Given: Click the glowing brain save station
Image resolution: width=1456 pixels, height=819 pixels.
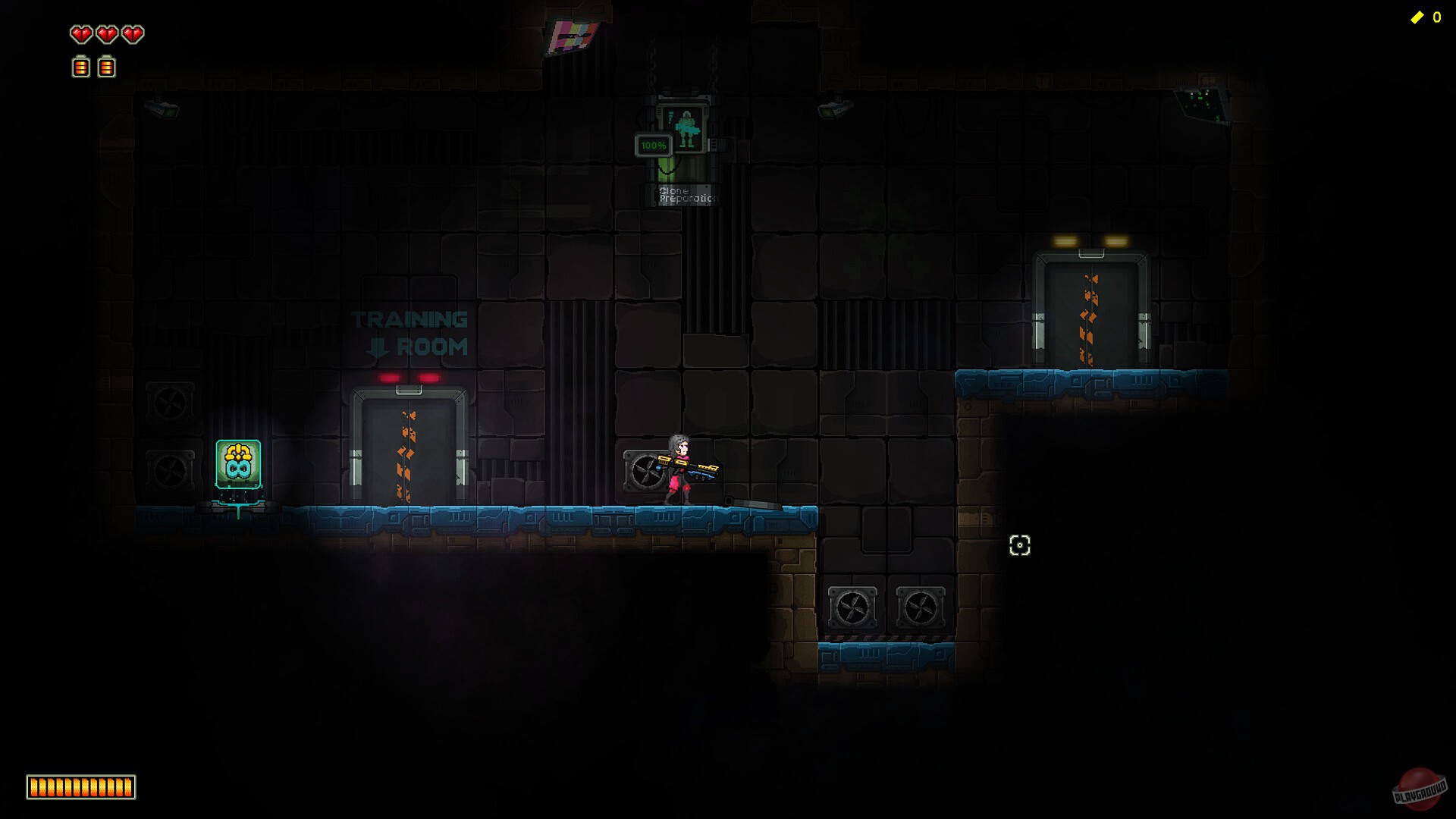Looking at the screenshot, I should [238, 463].
